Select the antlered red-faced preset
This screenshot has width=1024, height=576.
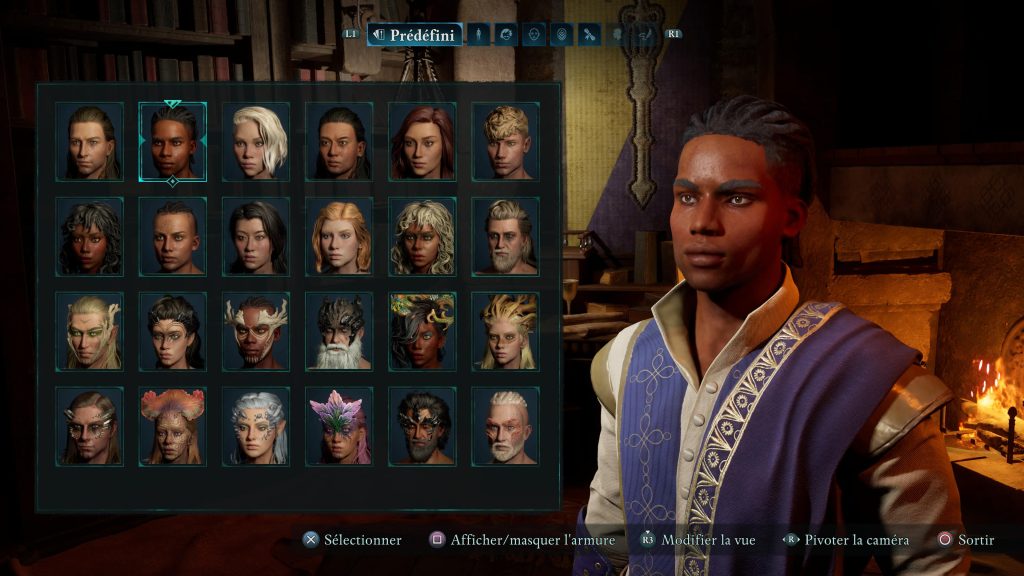click(x=256, y=332)
